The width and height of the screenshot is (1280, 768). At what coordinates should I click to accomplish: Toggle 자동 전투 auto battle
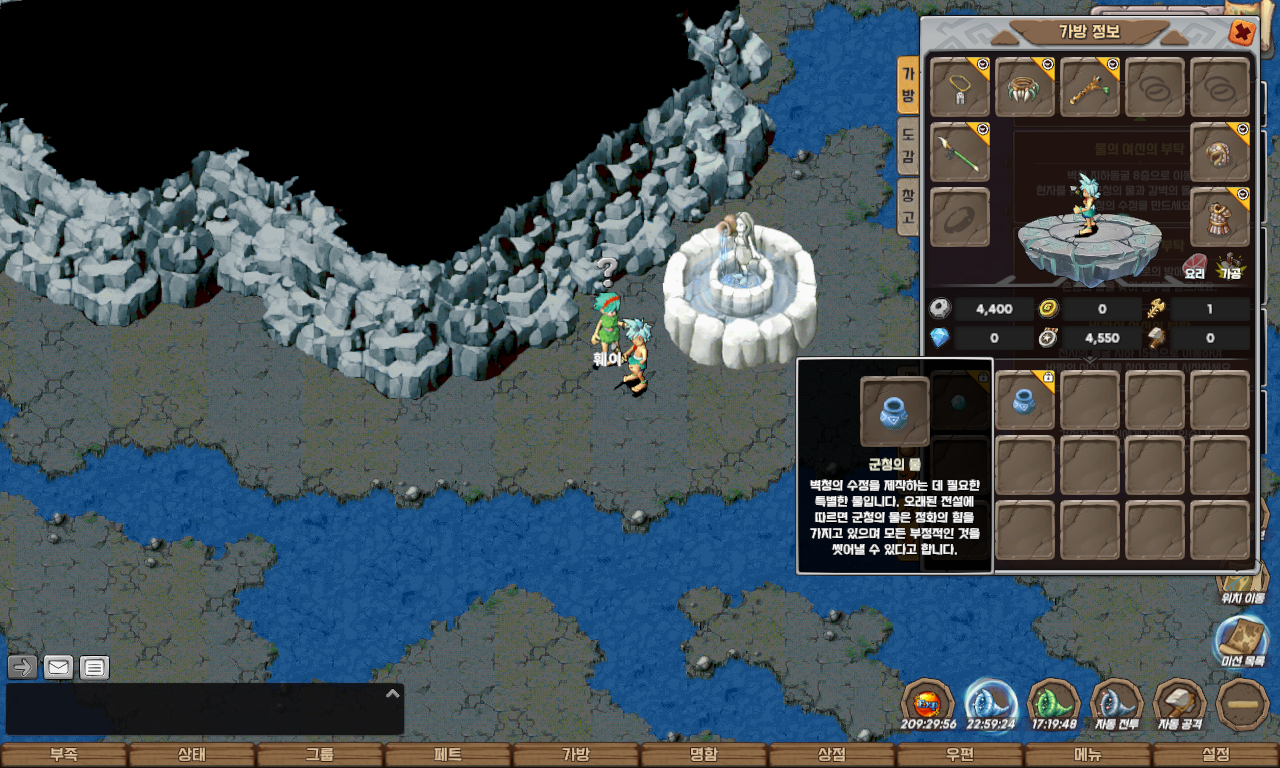click(x=1116, y=704)
